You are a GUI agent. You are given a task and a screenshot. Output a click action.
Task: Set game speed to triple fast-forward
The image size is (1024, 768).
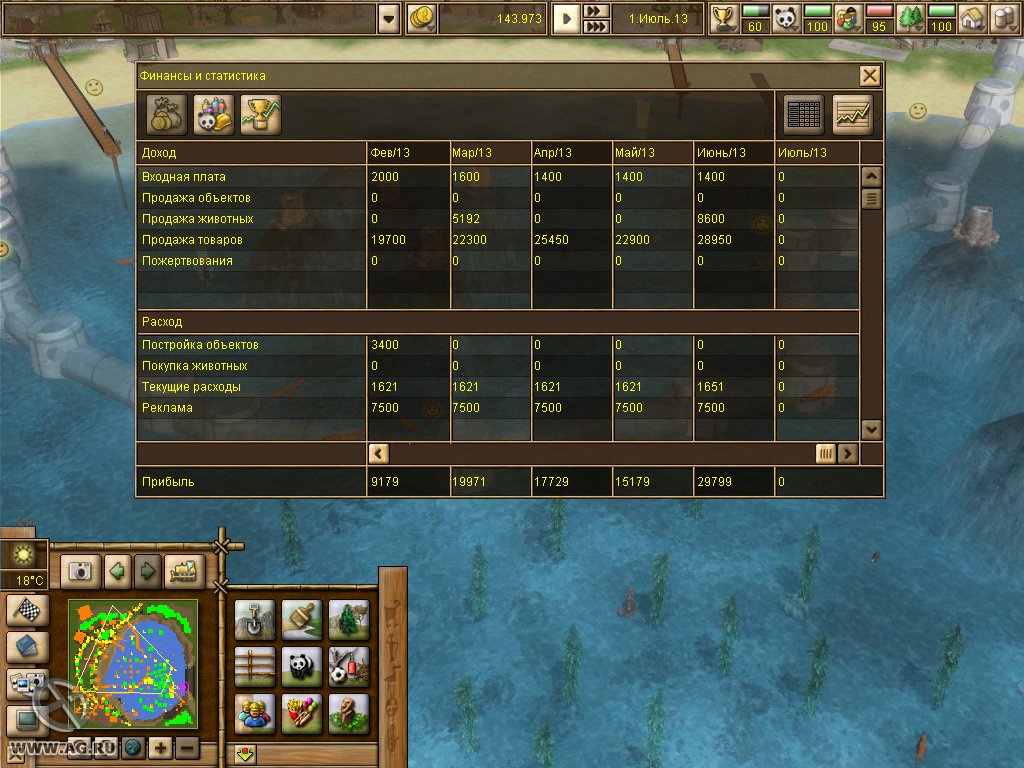click(596, 26)
